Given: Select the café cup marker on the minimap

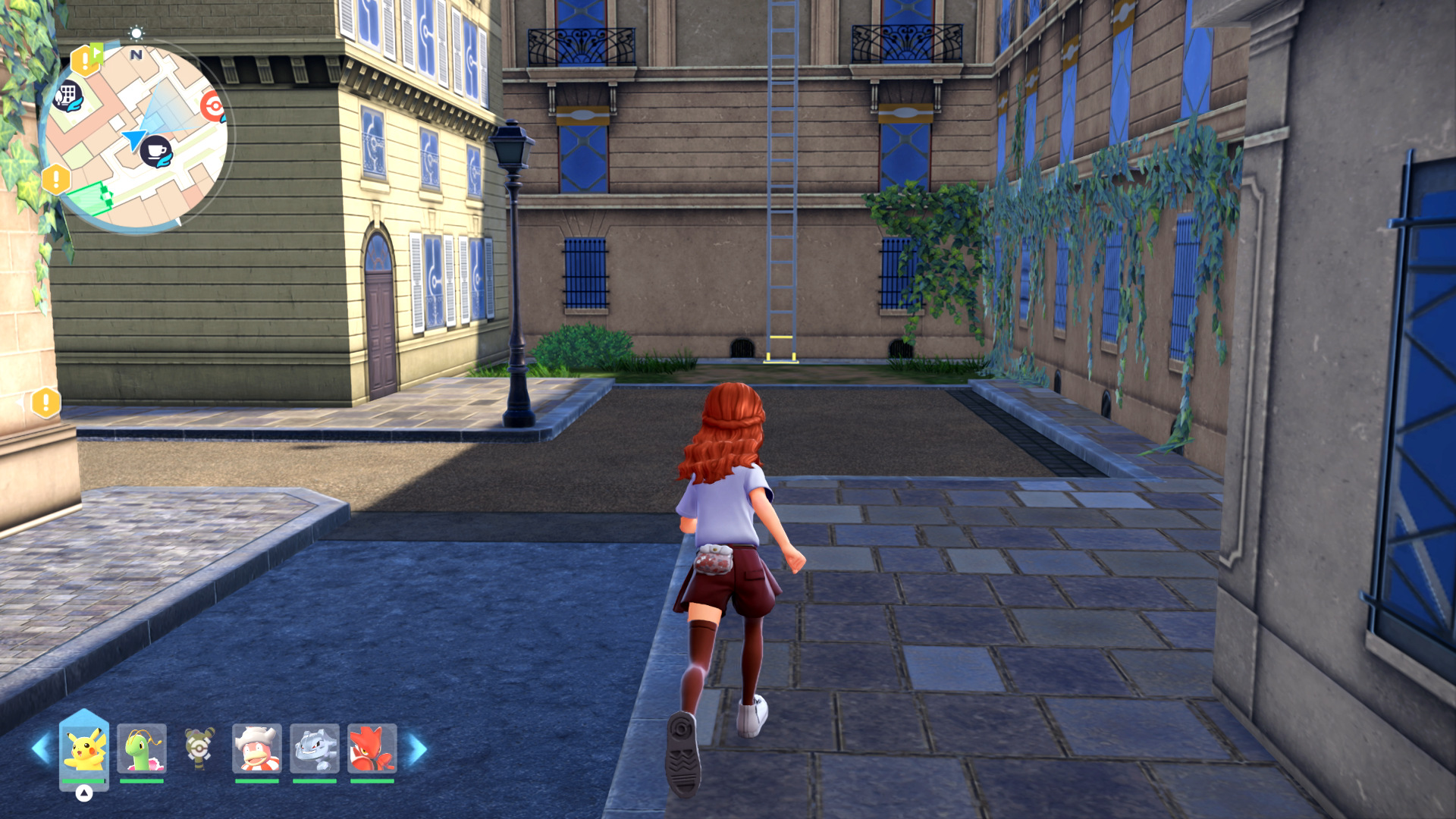Looking at the screenshot, I should point(156,152).
